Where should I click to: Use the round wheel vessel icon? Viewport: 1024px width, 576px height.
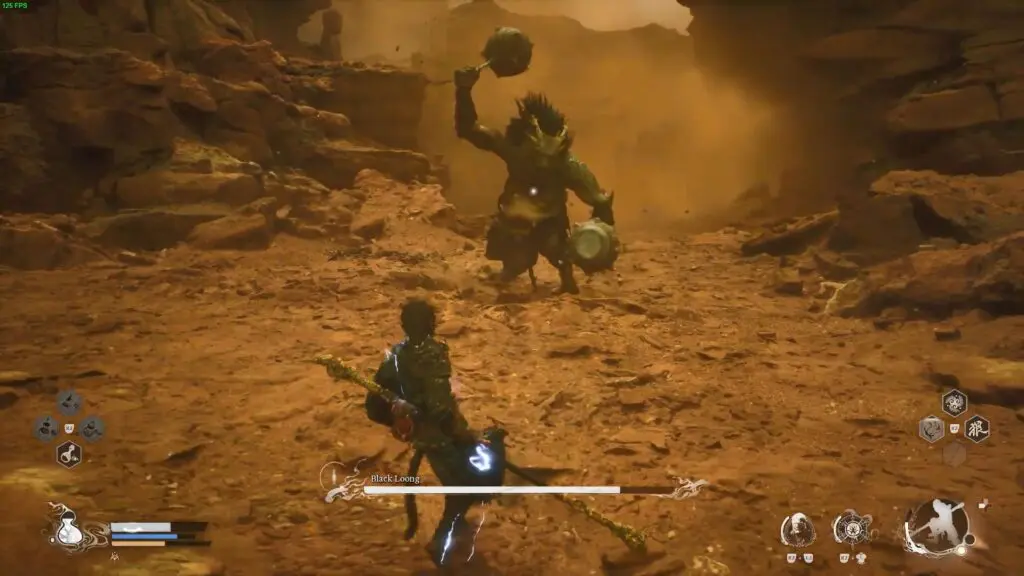[x=850, y=527]
